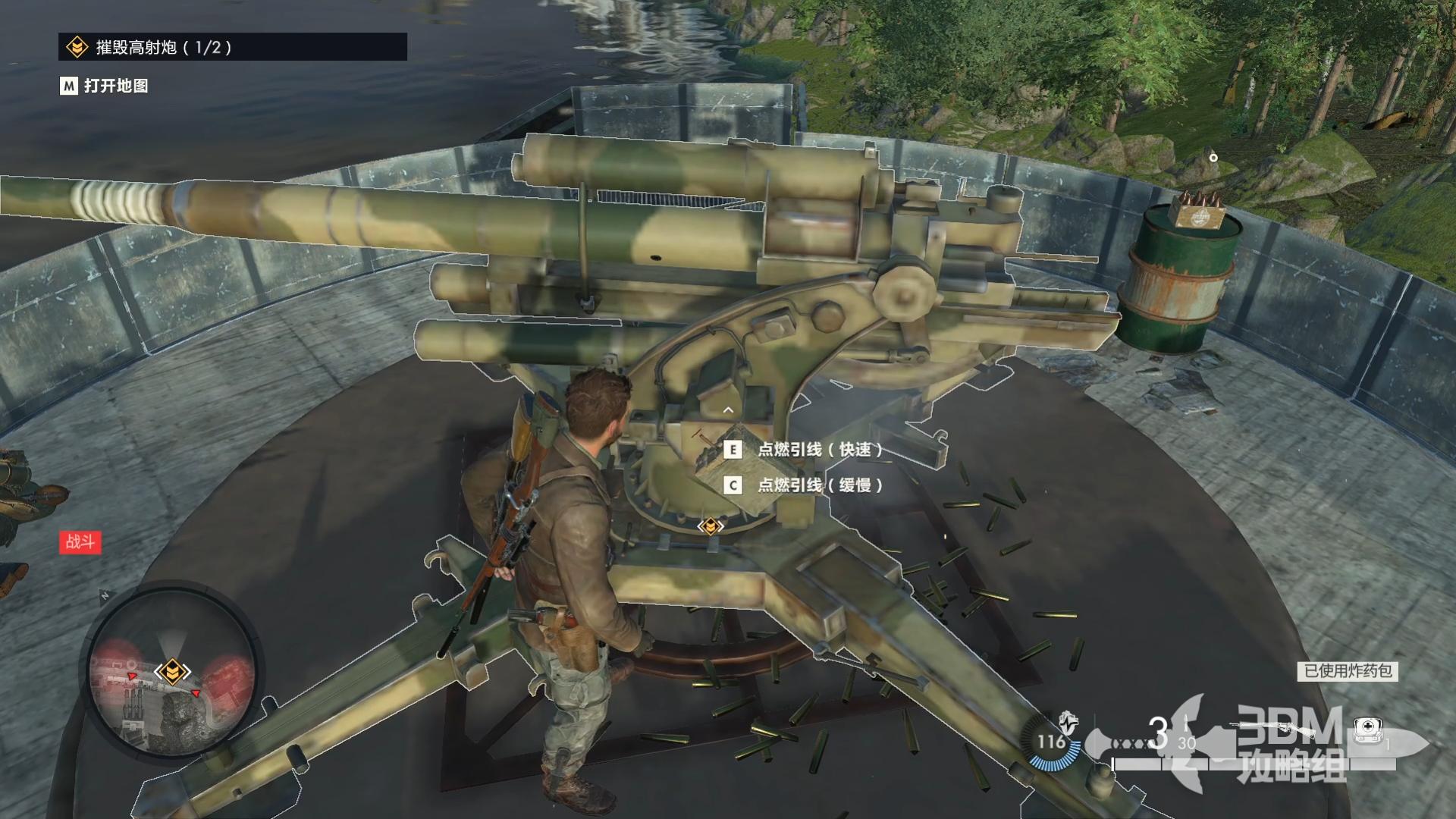
Task: Click the red 战斗 combat status tag
Action: coord(80,541)
